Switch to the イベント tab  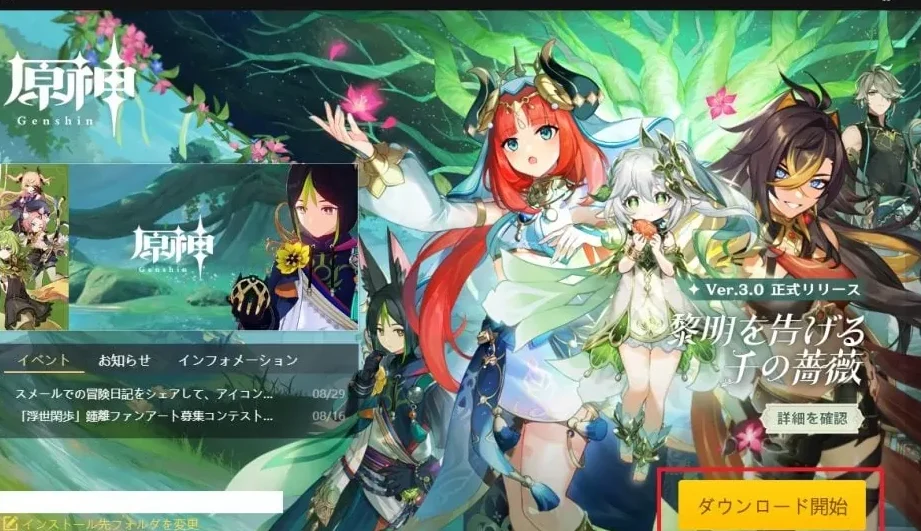44,360
